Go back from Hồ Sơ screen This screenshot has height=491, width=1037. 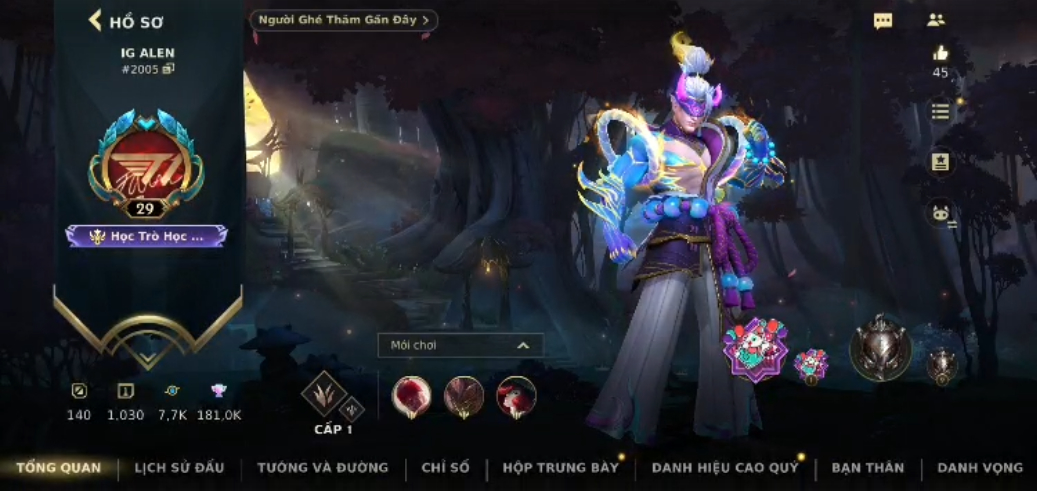(x=96, y=20)
